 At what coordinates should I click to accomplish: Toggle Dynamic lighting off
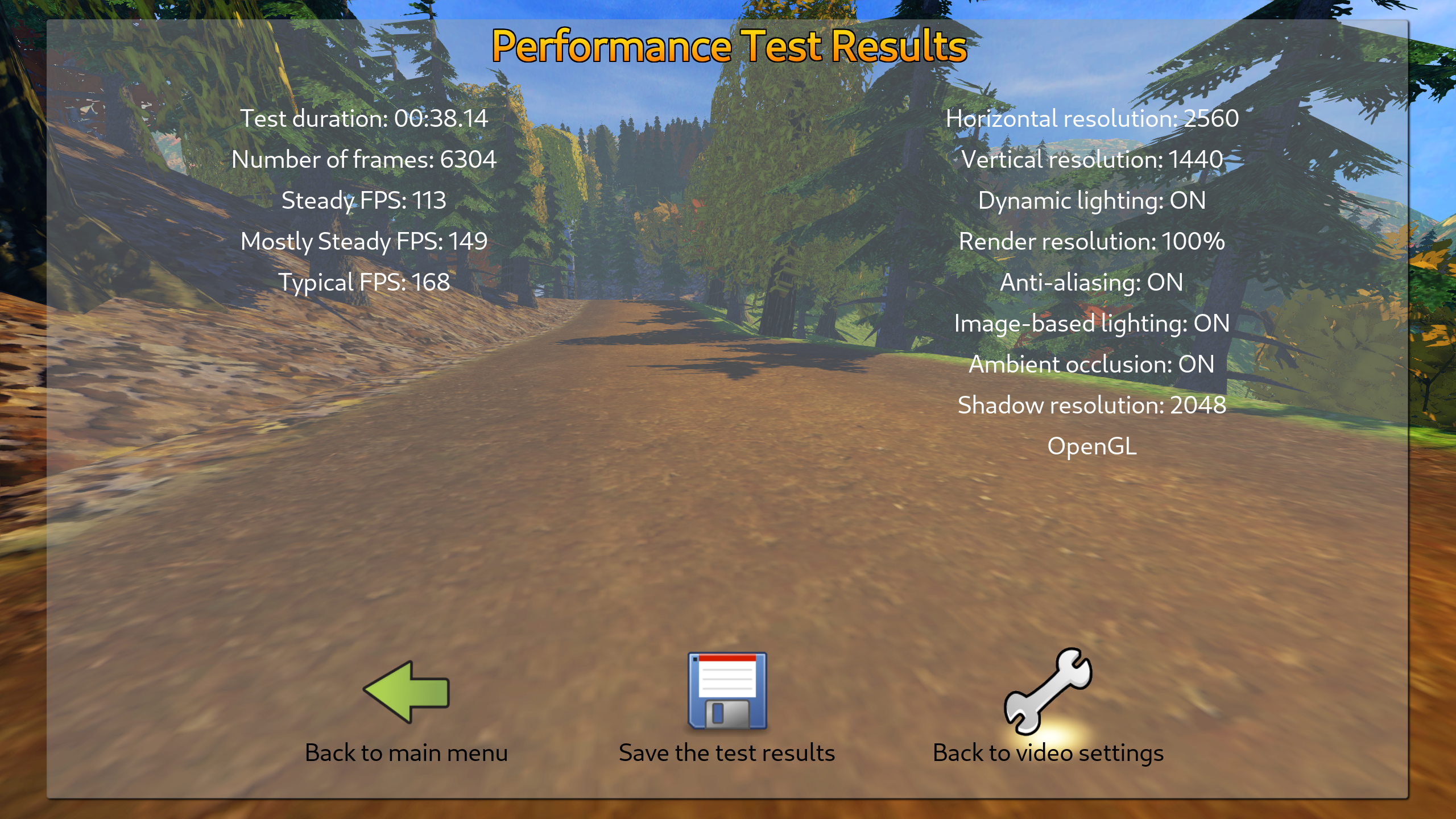point(1092,200)
